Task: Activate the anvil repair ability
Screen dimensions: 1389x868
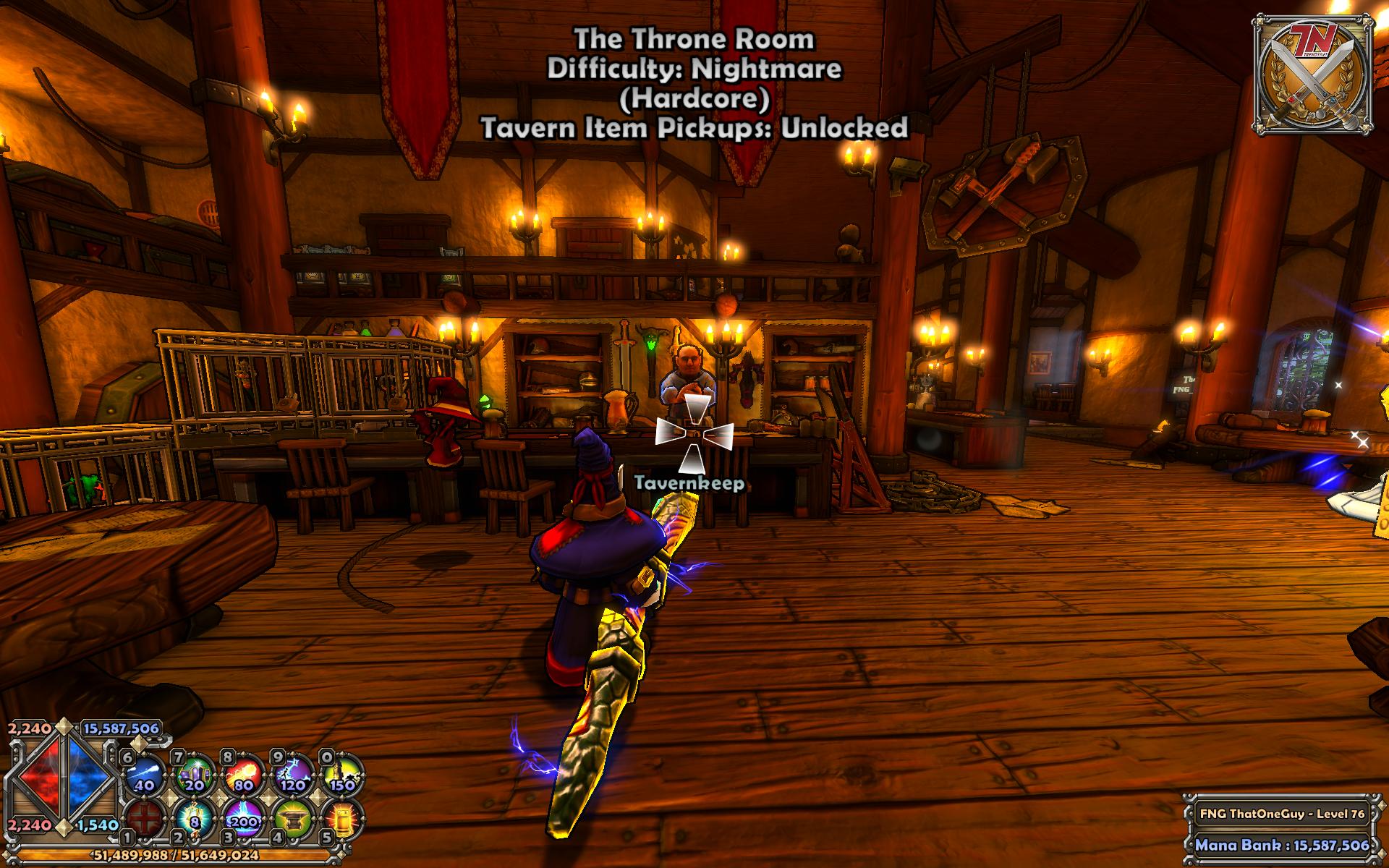Action: 294,819
